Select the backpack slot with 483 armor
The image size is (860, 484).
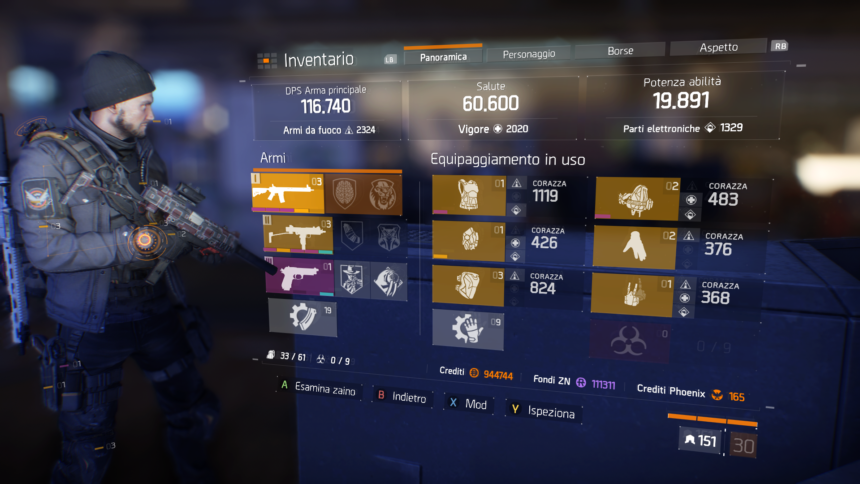pyautogui.click(x=637, y=199)
